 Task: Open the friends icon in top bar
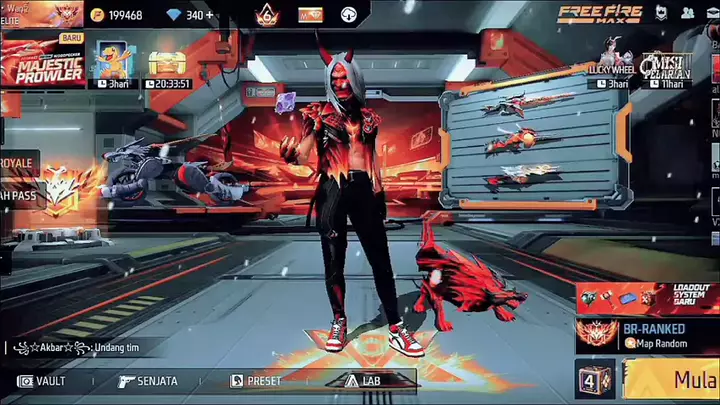point(688,13)
